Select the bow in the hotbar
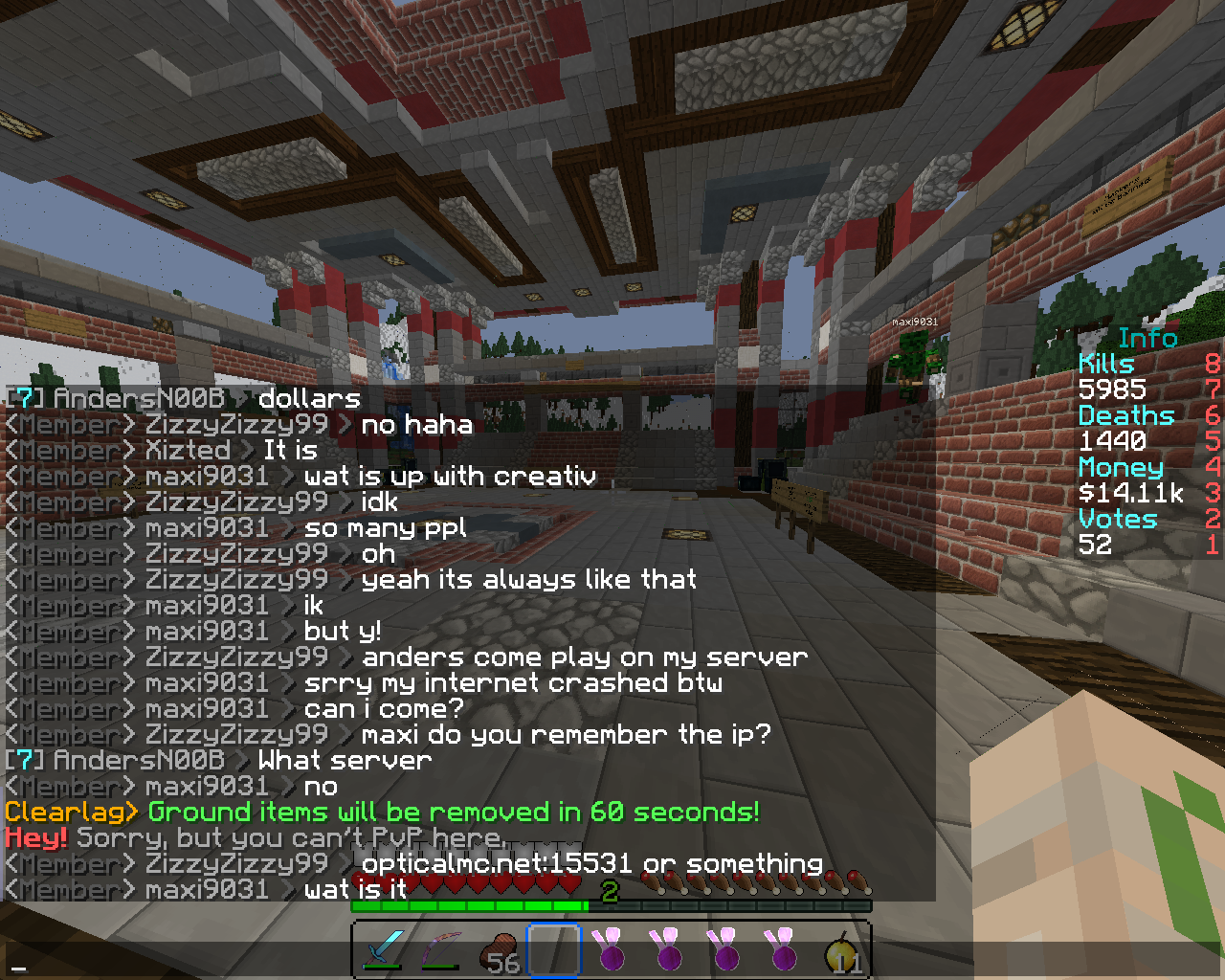 tap(440, 949)
